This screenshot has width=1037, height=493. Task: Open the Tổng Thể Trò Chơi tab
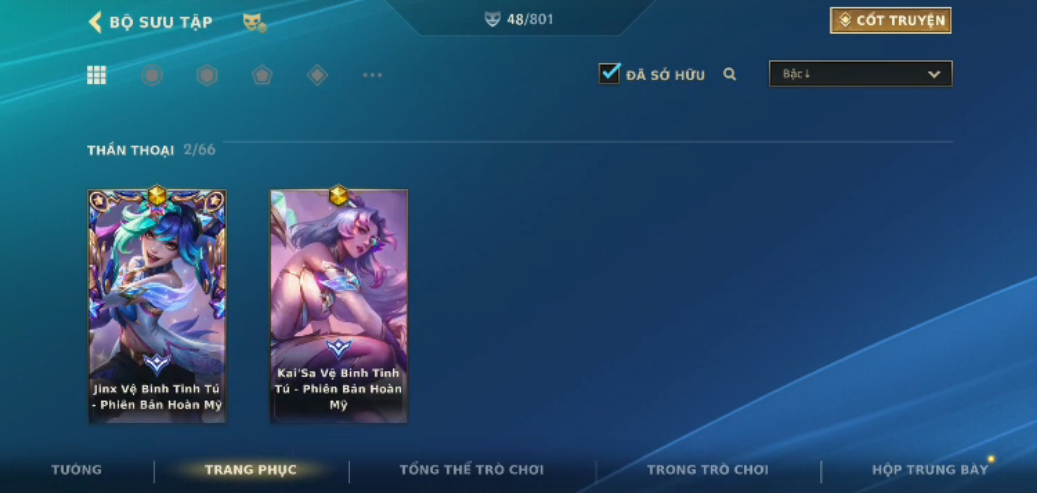click(472, 470)
